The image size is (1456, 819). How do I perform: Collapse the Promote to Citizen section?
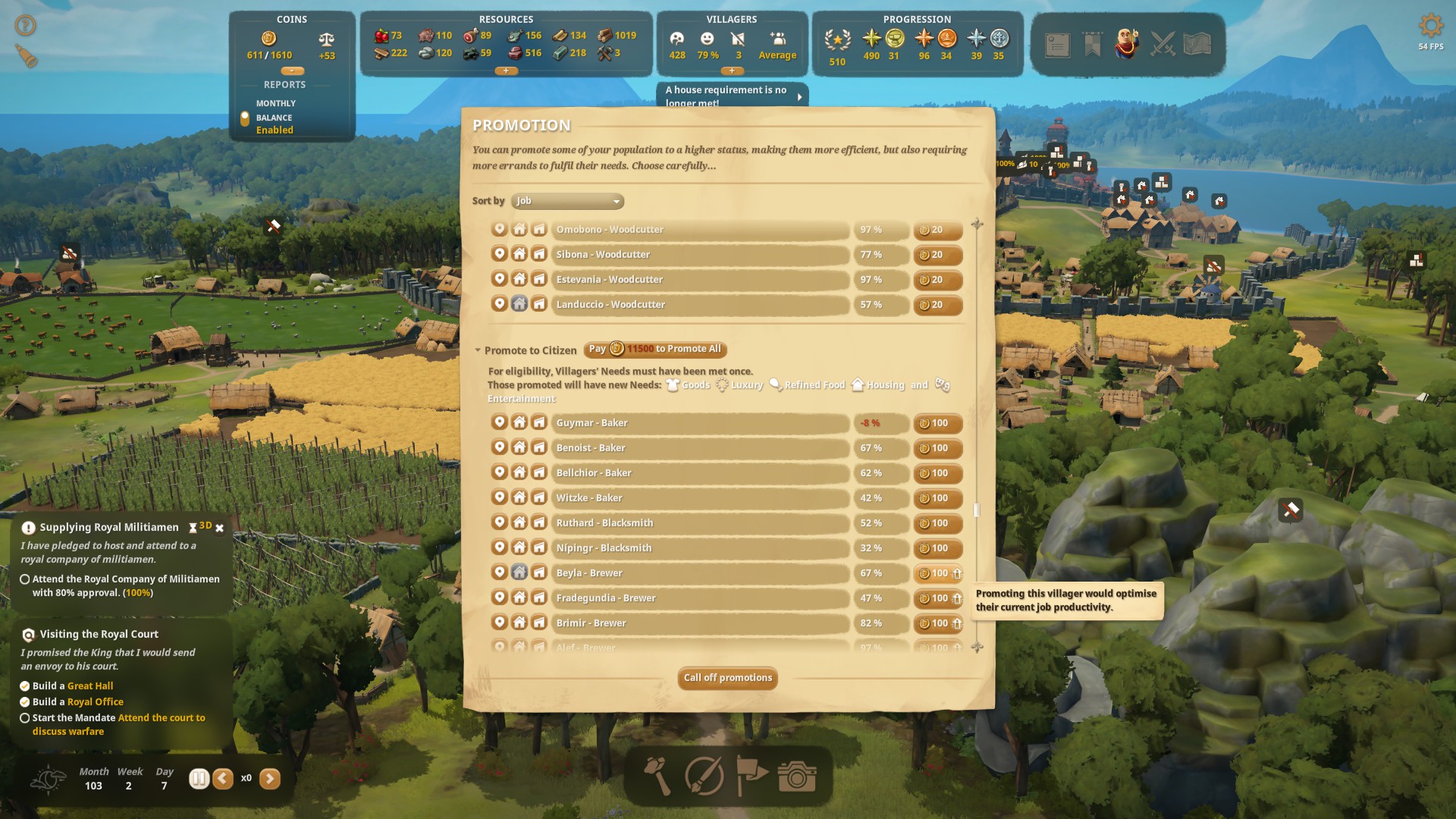[478, 350]
